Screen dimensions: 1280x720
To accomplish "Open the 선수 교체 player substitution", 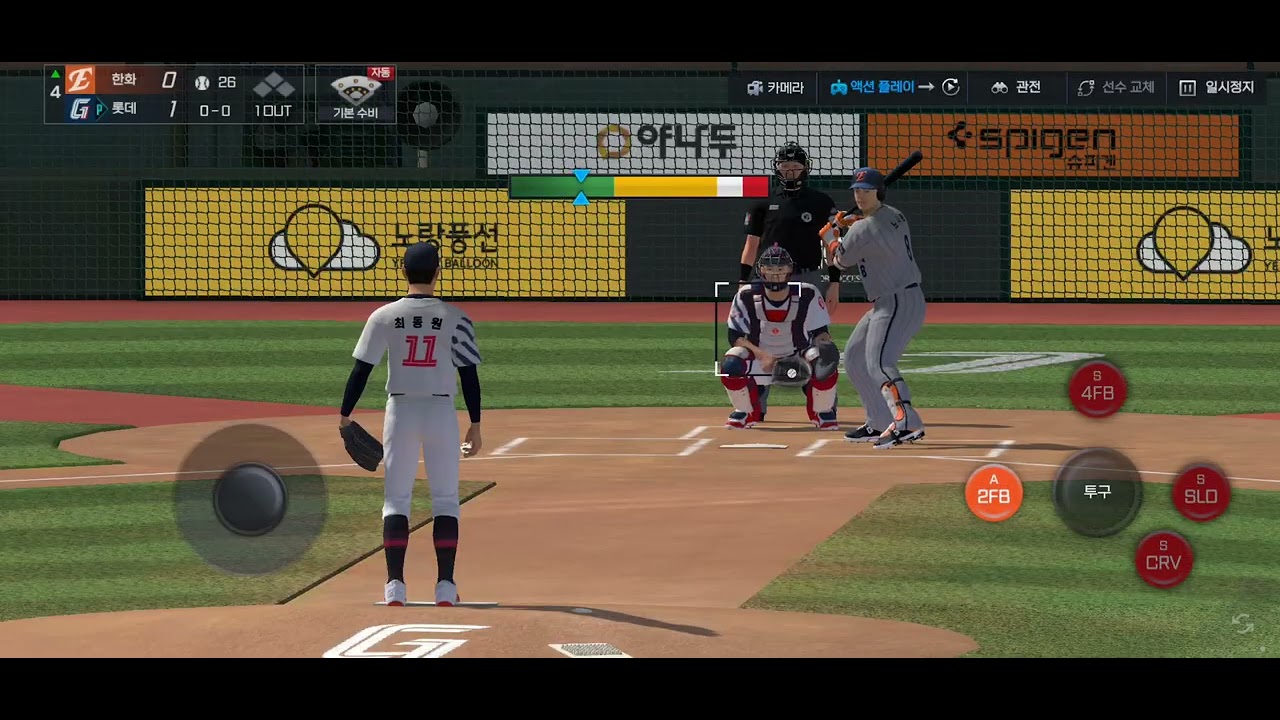I will point(1115,88).
